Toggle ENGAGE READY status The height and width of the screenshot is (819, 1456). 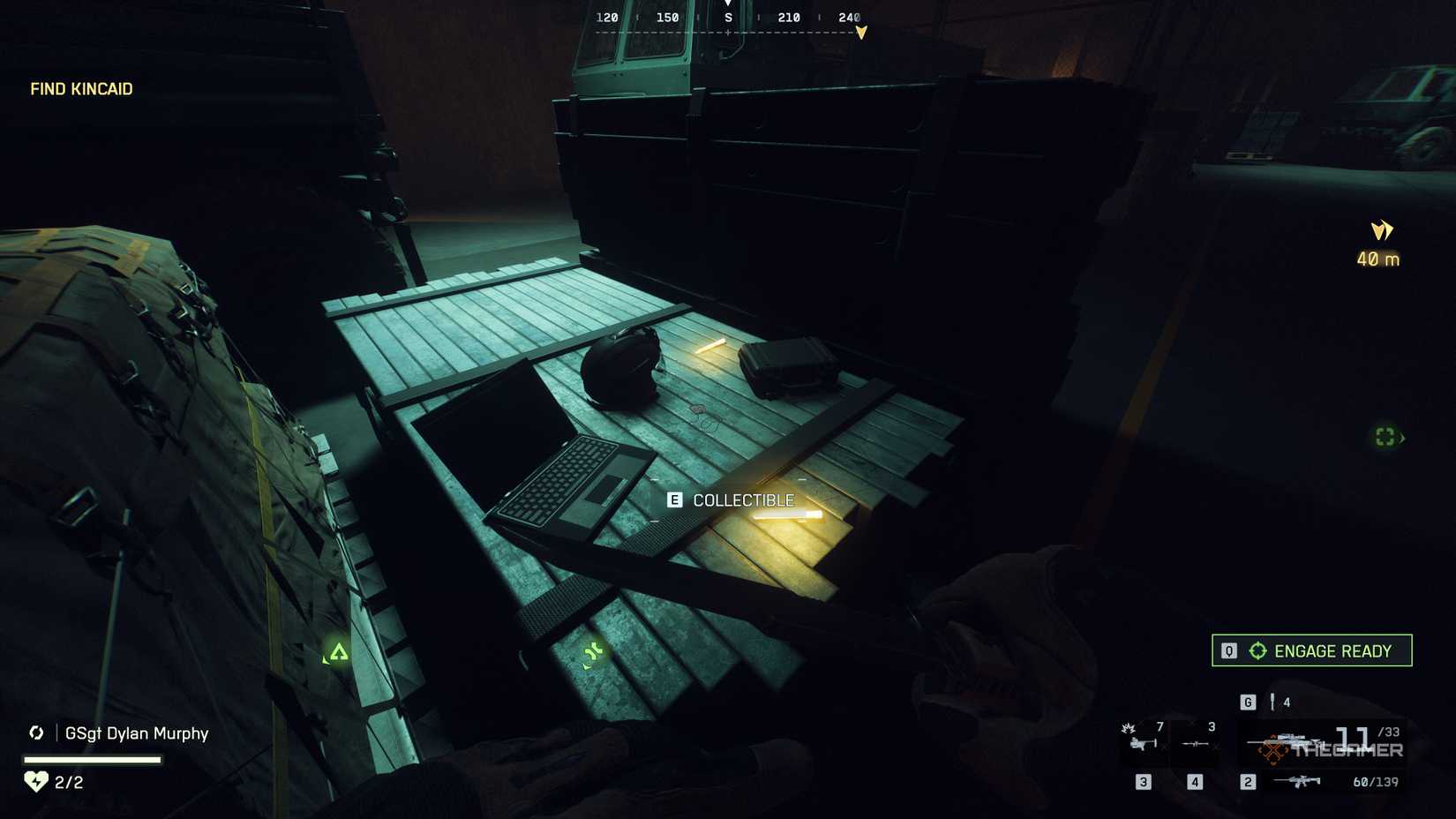tap(1311, 650)
